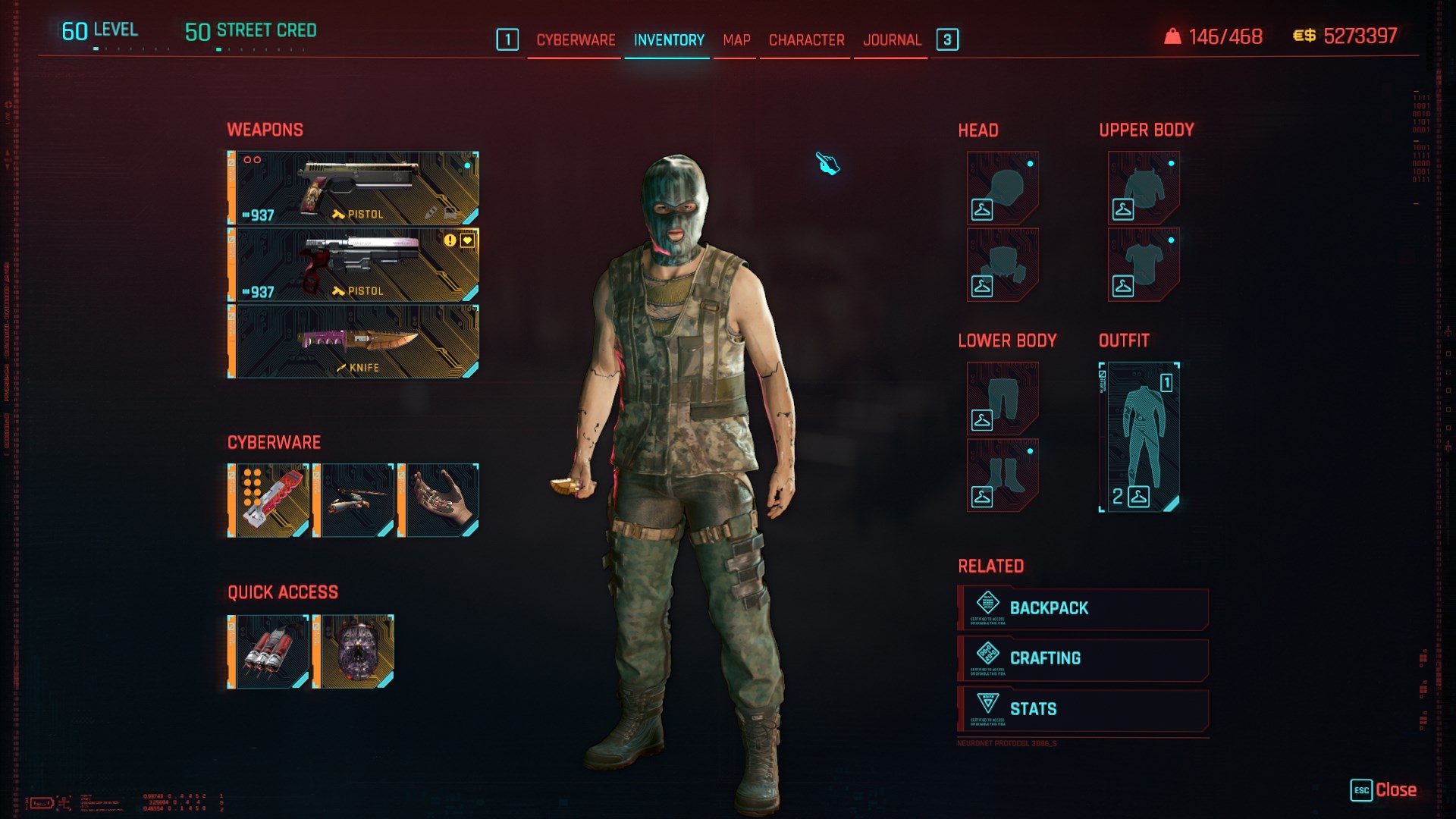Image resolution: width=1456 pixels, height=819 pixels.
Task: Open the Map tab
Action: (736, 40)
